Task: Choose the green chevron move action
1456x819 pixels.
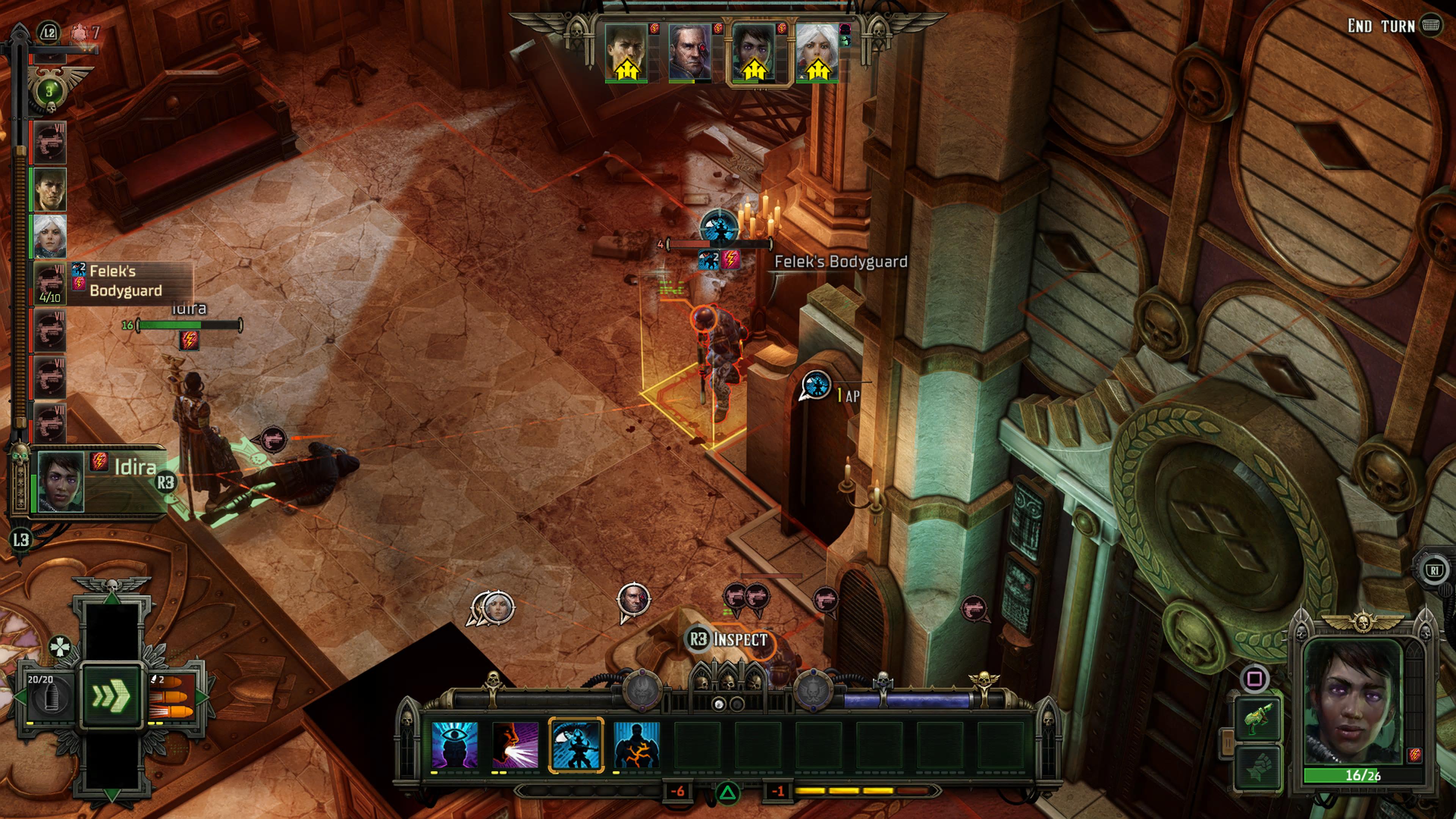Action: tap(111, 696)
